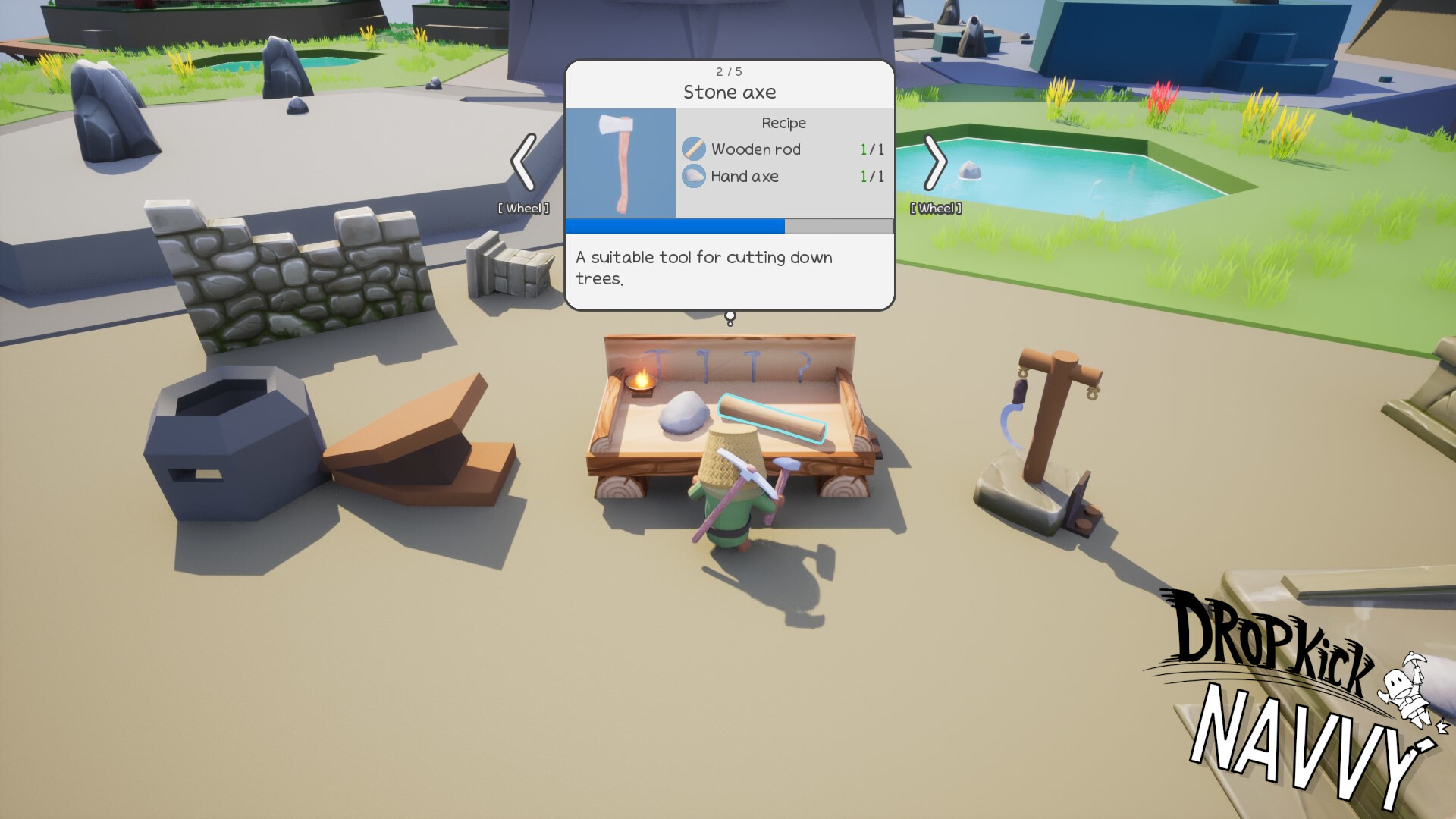Image resolution: width=1456 pixels, height=819 pixels.
Task: Open the next recipe with the right wheel arrow
Action: pos(937,162)
